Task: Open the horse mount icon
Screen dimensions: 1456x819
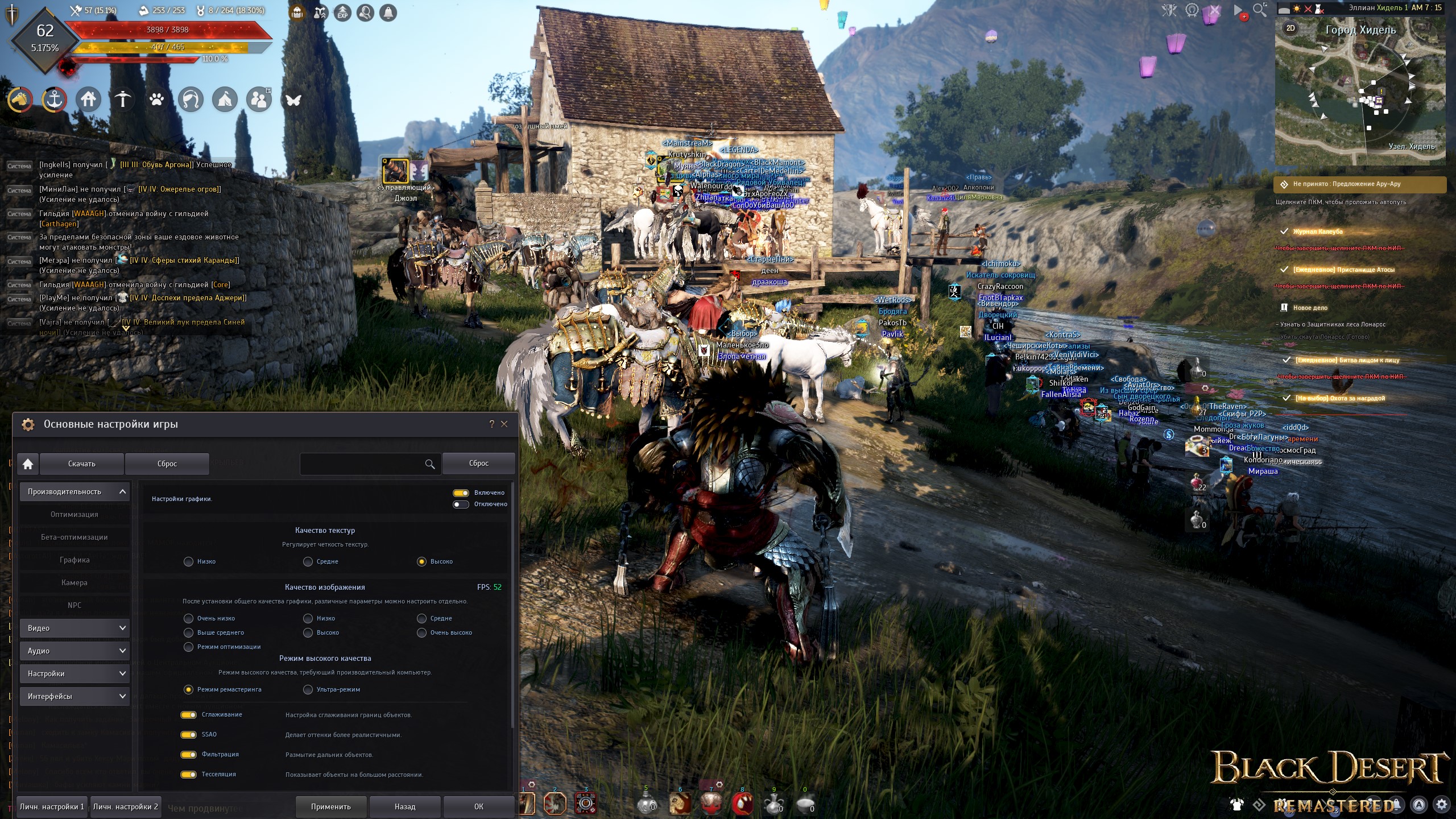Action: tap(20, 100)
